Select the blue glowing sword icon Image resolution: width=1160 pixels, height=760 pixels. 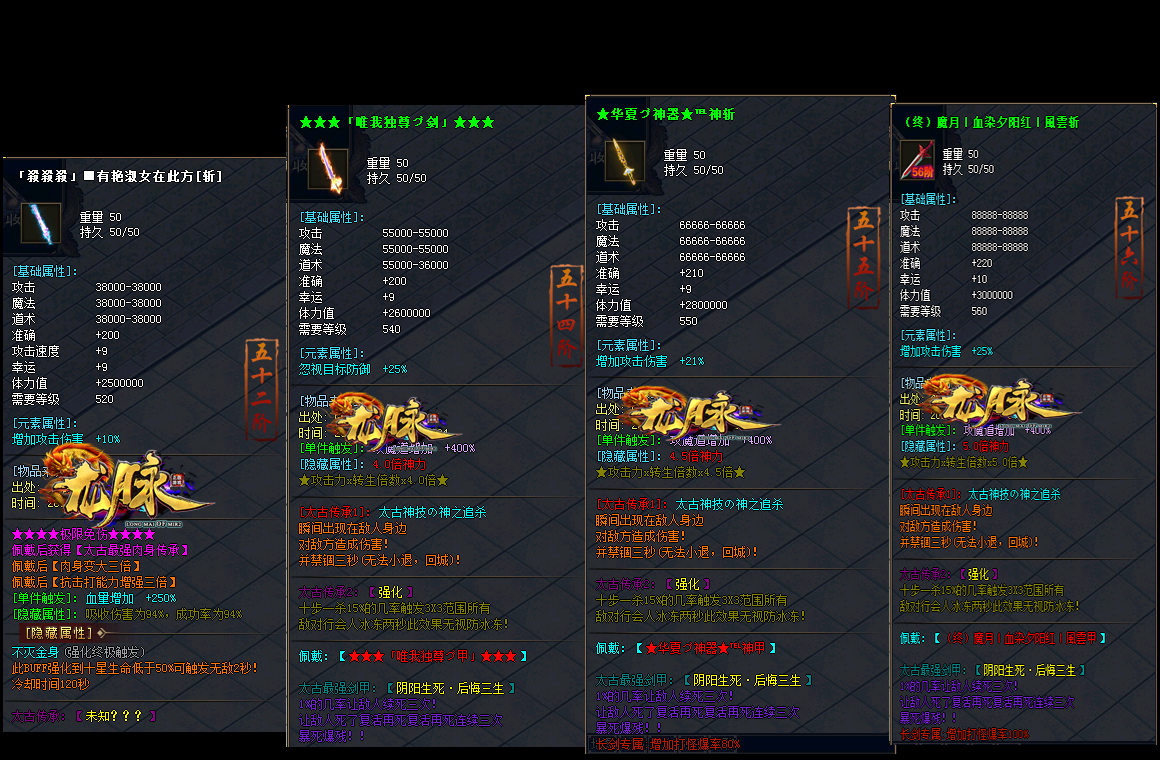[41, 223]
